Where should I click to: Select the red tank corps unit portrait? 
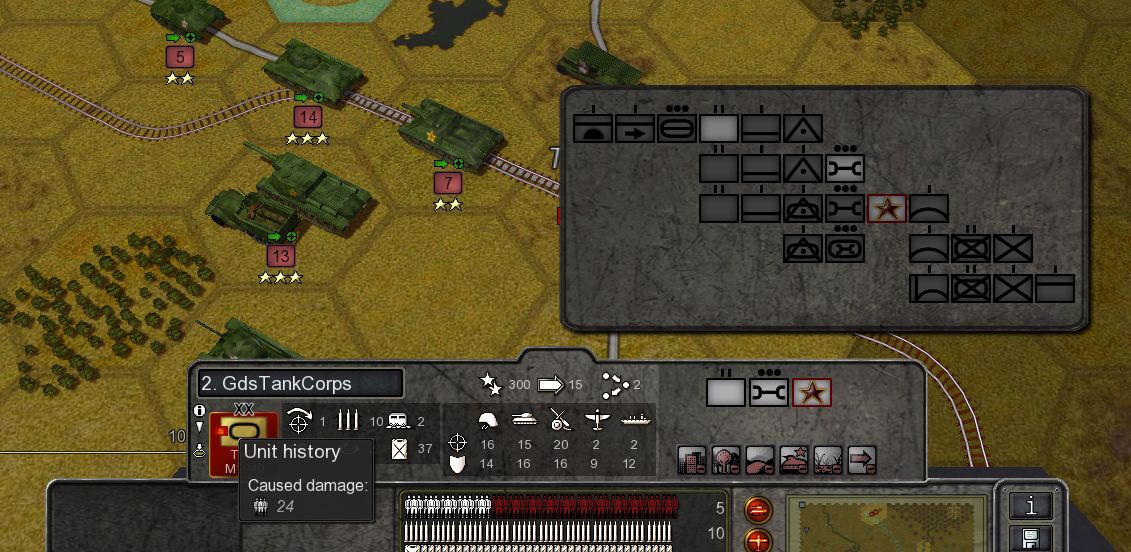237,440
